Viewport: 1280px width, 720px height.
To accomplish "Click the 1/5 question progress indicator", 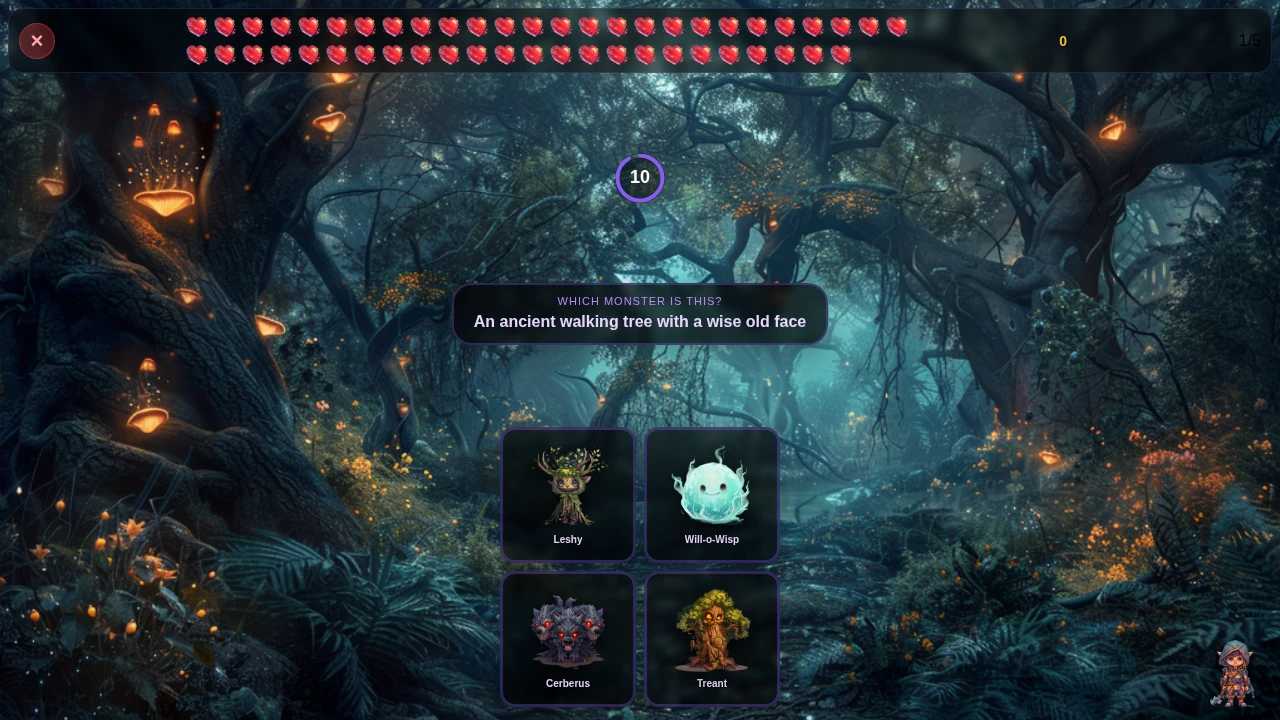I will click(1248, 41).
